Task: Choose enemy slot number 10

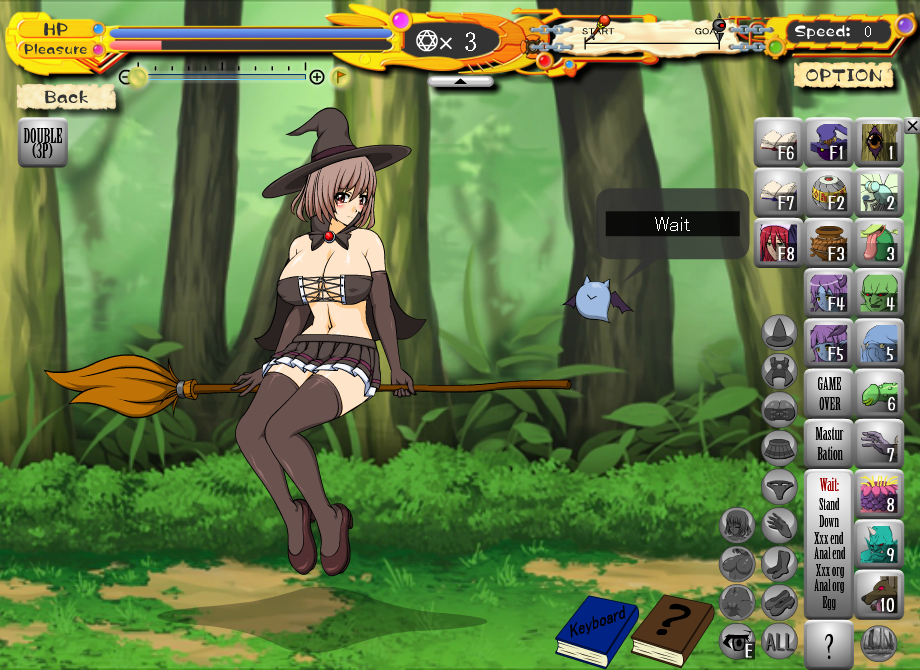Action: tap(880, 594)
